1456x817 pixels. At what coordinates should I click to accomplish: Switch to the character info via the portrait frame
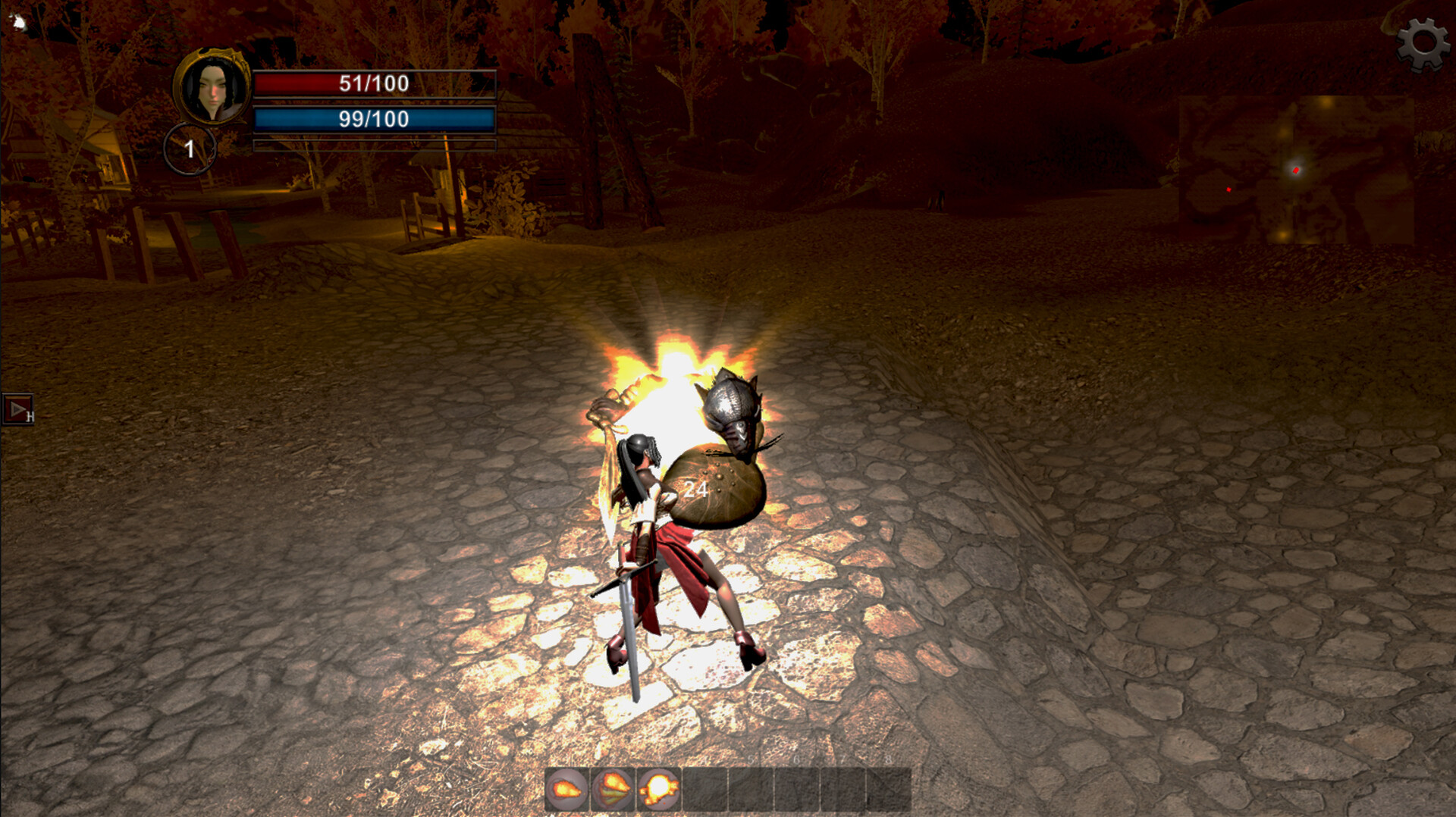[211, 87]
